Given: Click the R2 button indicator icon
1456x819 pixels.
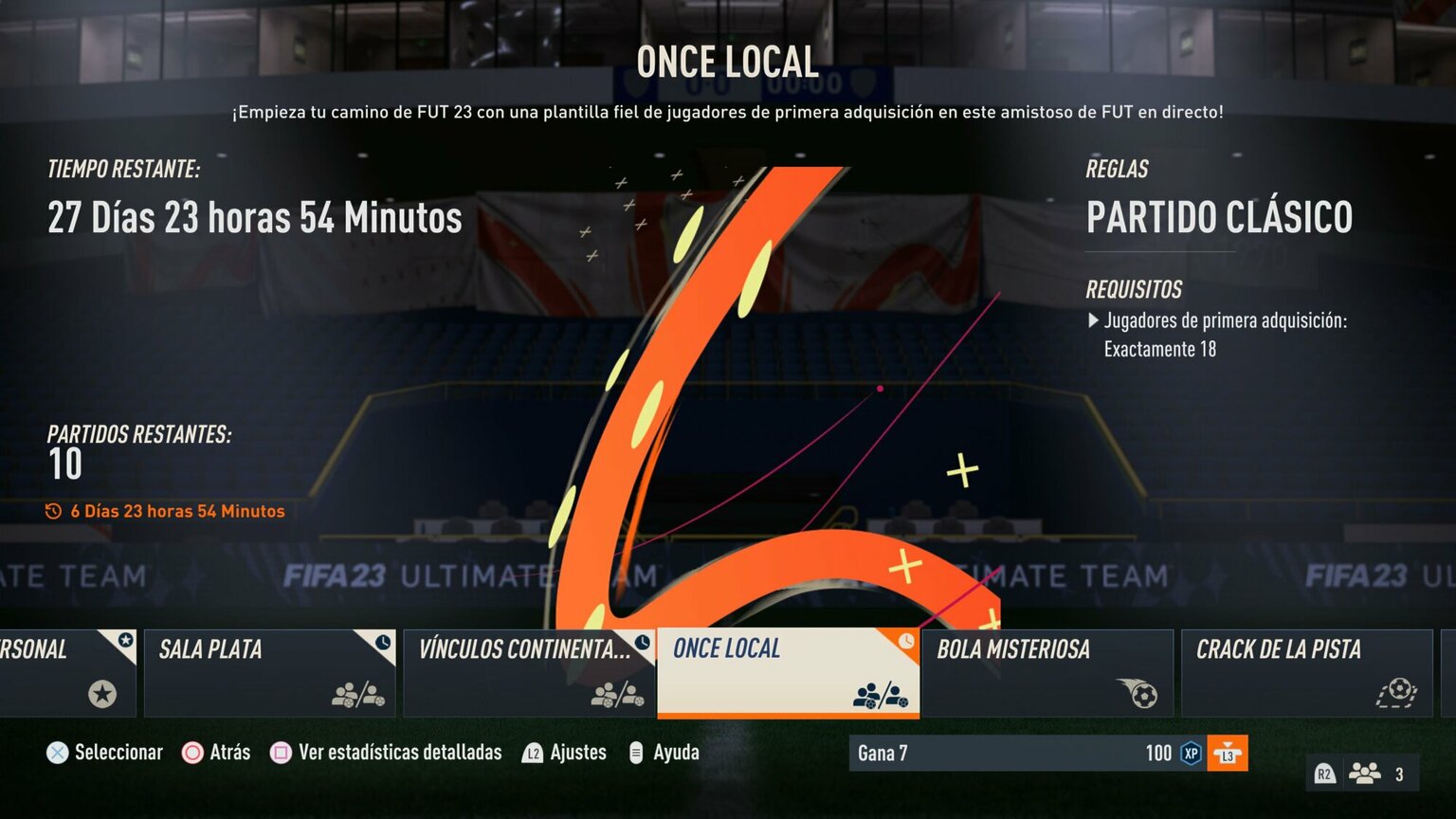Looking at the screenshot, I should tap(1324, 773).
